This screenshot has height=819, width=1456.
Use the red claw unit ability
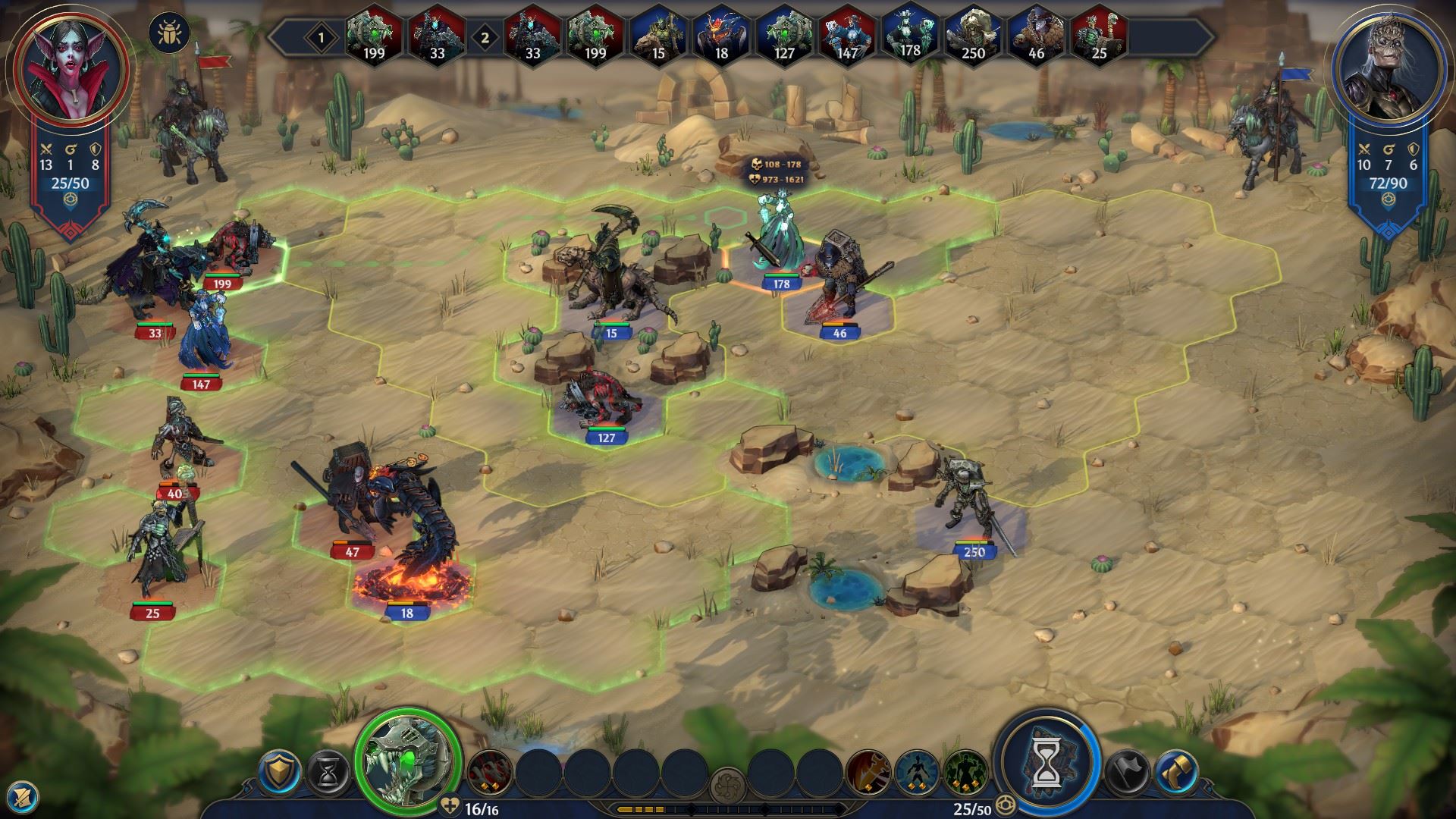point(490,773)
